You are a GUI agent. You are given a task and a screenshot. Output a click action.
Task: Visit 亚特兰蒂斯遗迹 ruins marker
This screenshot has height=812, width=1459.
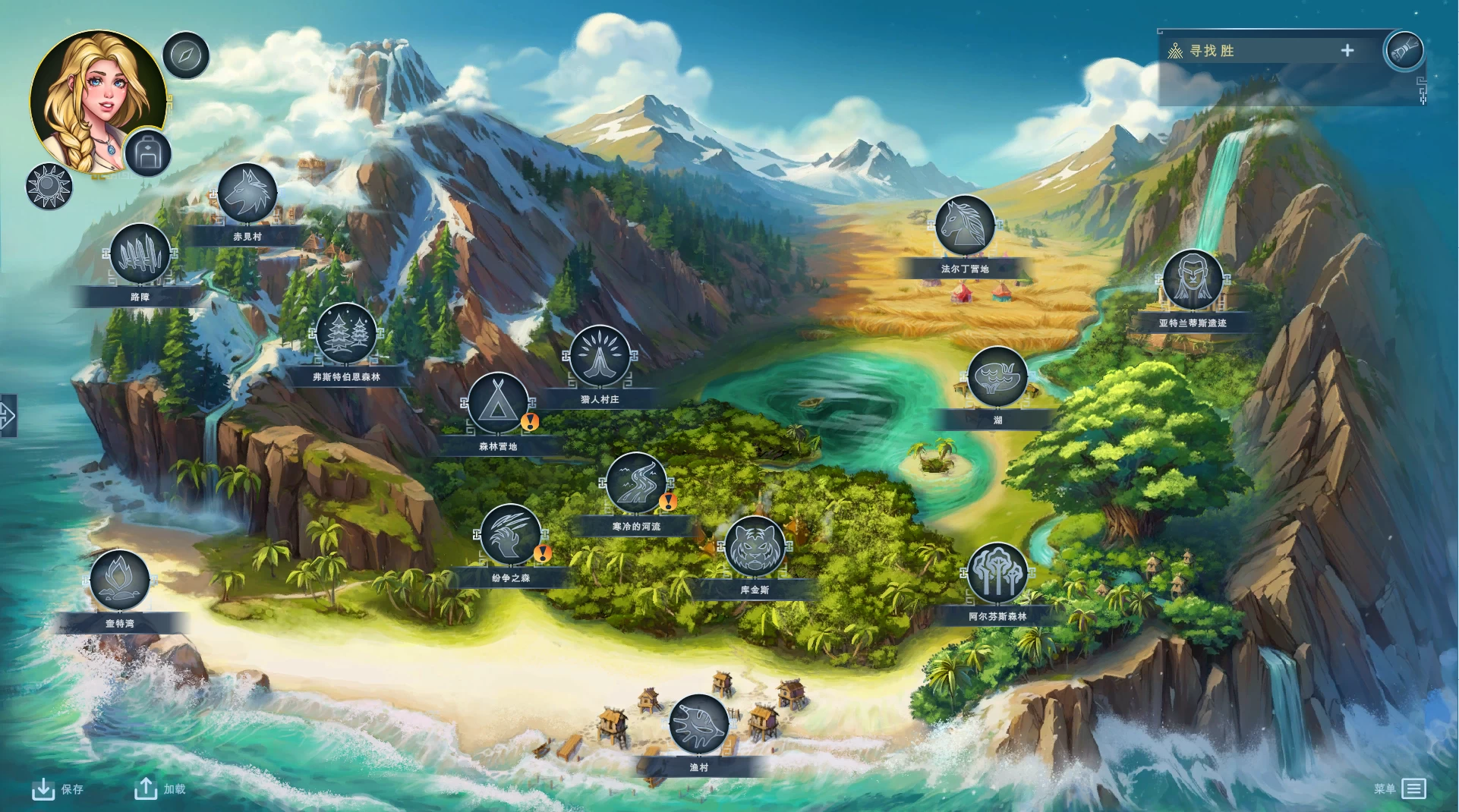(1192, 280)
